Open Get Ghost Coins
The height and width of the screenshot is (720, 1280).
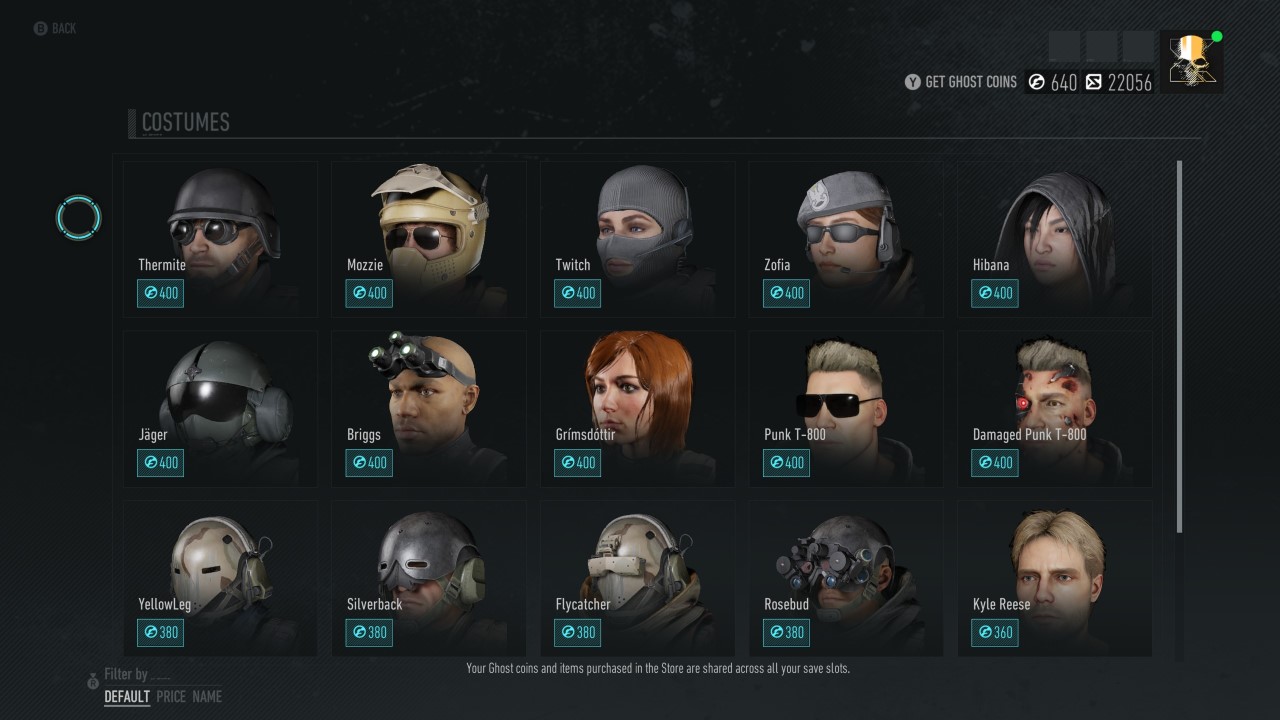[960, 82]
